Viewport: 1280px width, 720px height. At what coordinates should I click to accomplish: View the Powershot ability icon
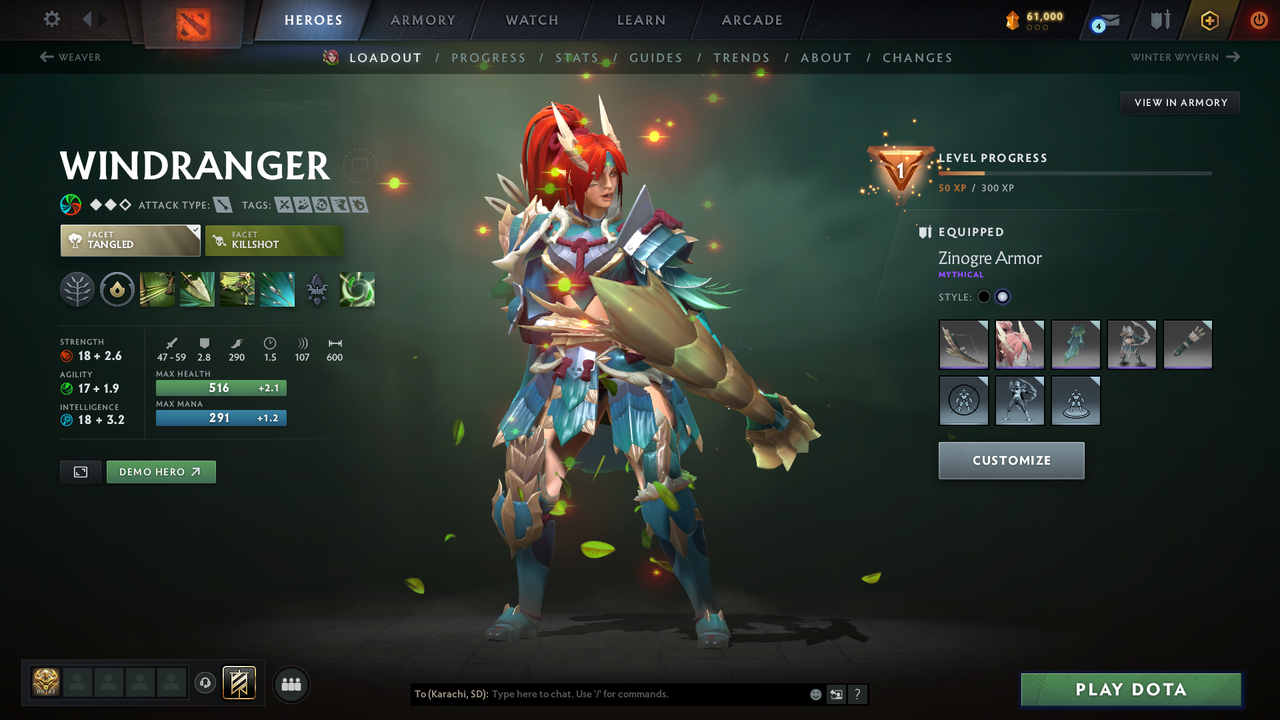[x=196, y=289]
